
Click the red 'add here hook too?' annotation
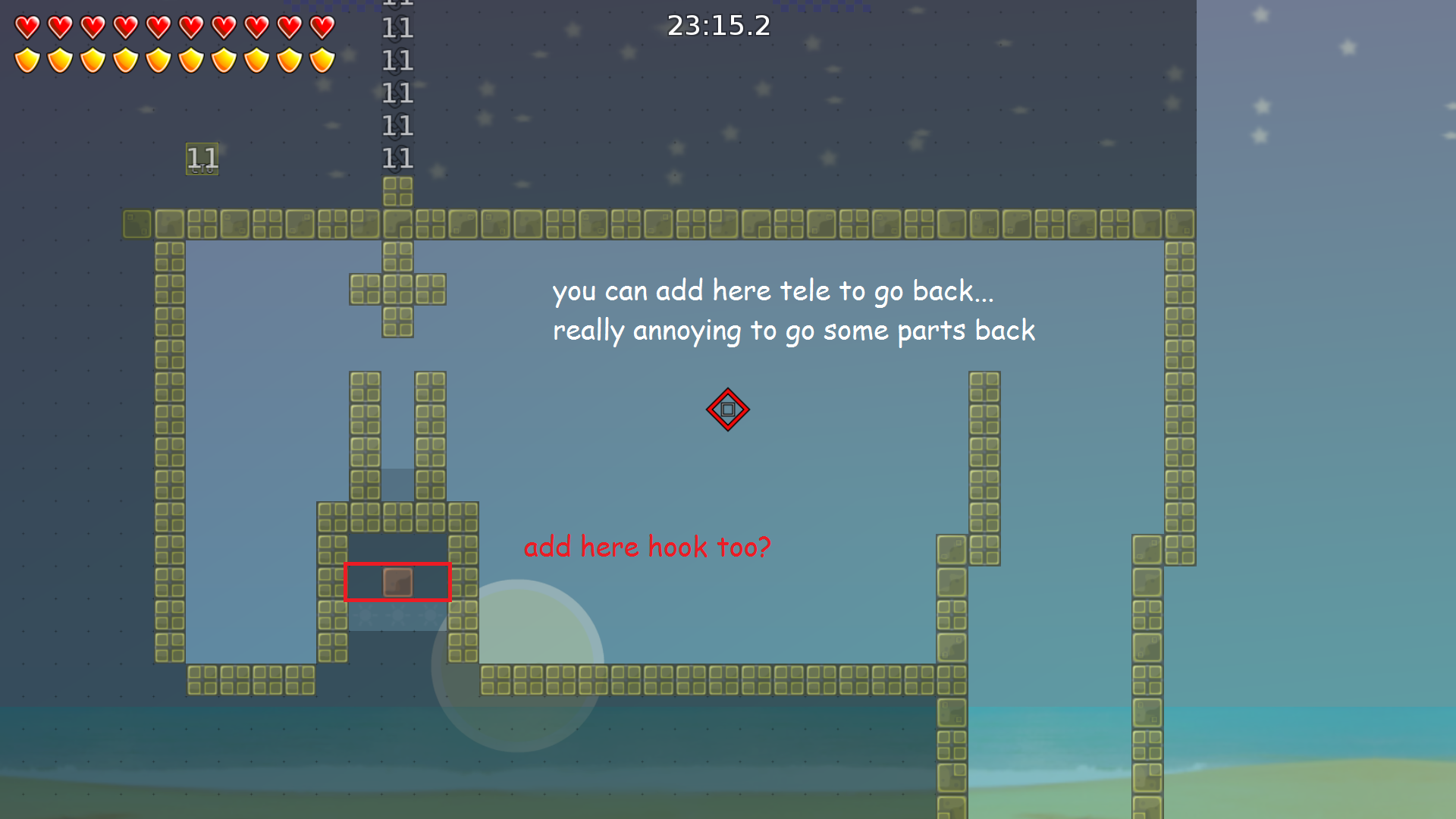point(648,546)
